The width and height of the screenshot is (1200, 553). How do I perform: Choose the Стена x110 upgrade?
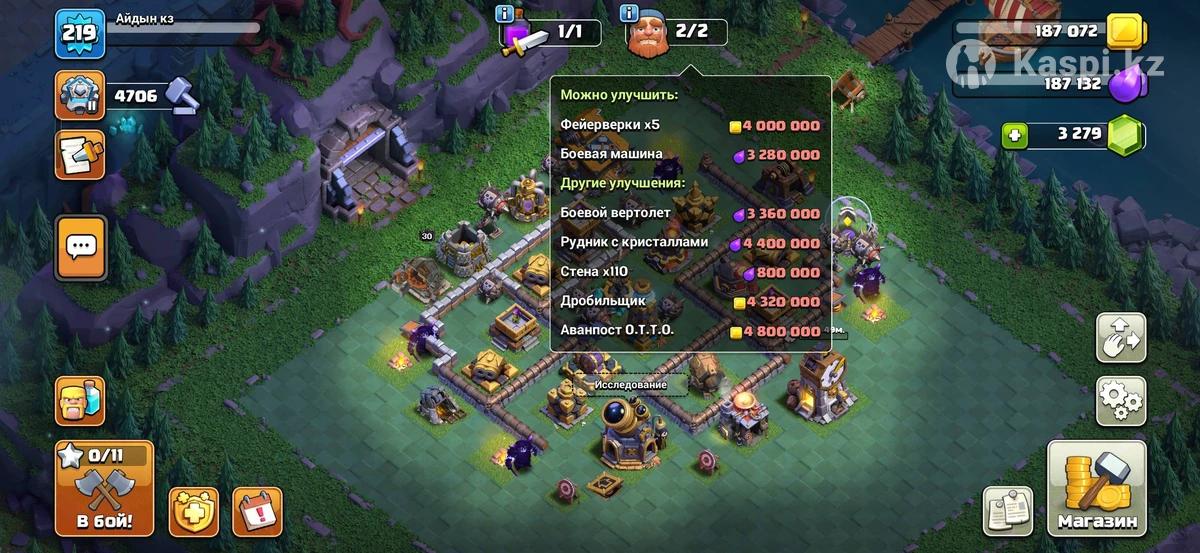(x=690, y=272)
